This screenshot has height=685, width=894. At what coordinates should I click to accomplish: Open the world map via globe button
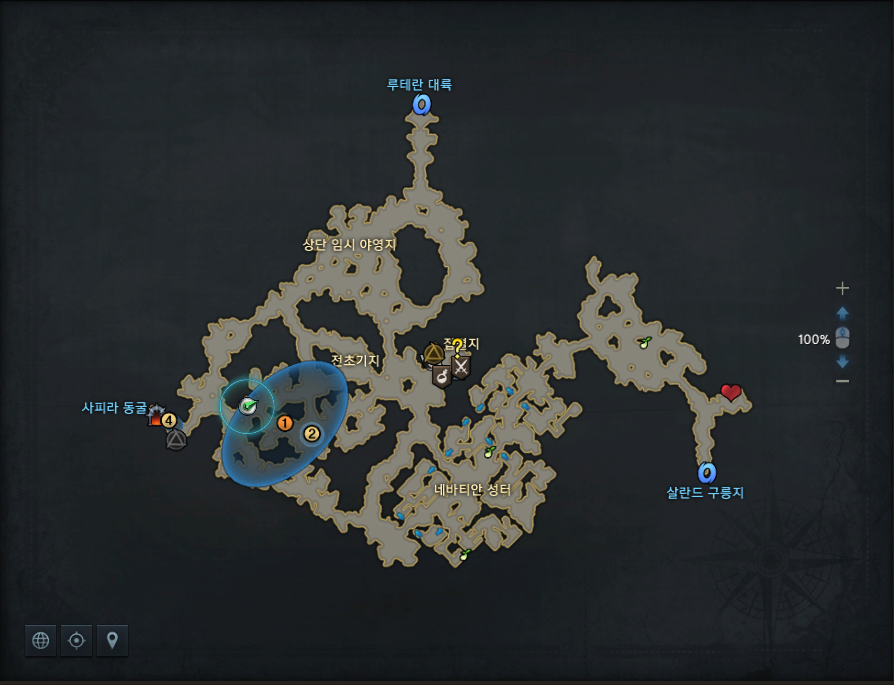click(x=41, y=640)
